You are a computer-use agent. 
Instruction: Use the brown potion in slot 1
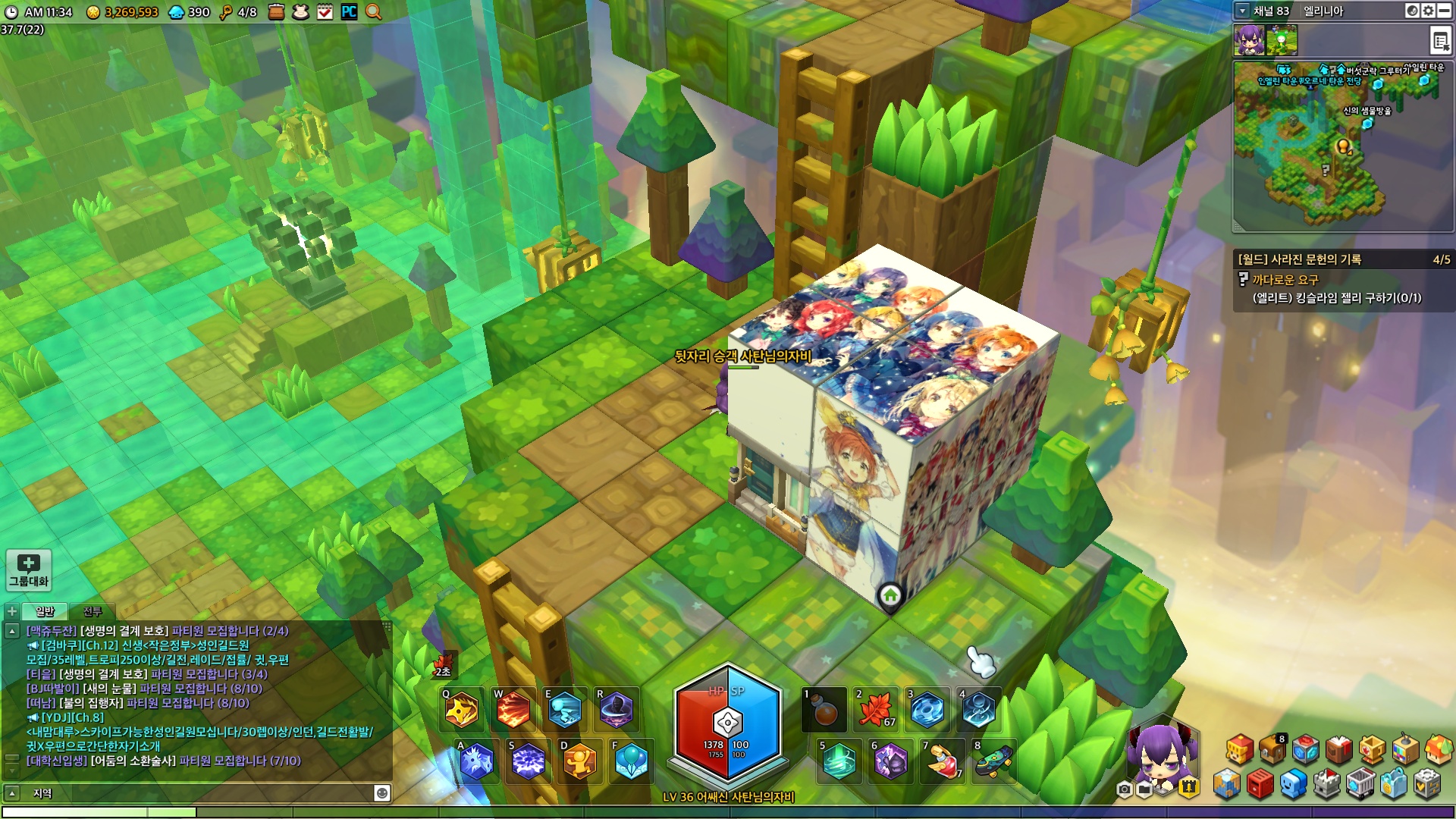point(824,711)
